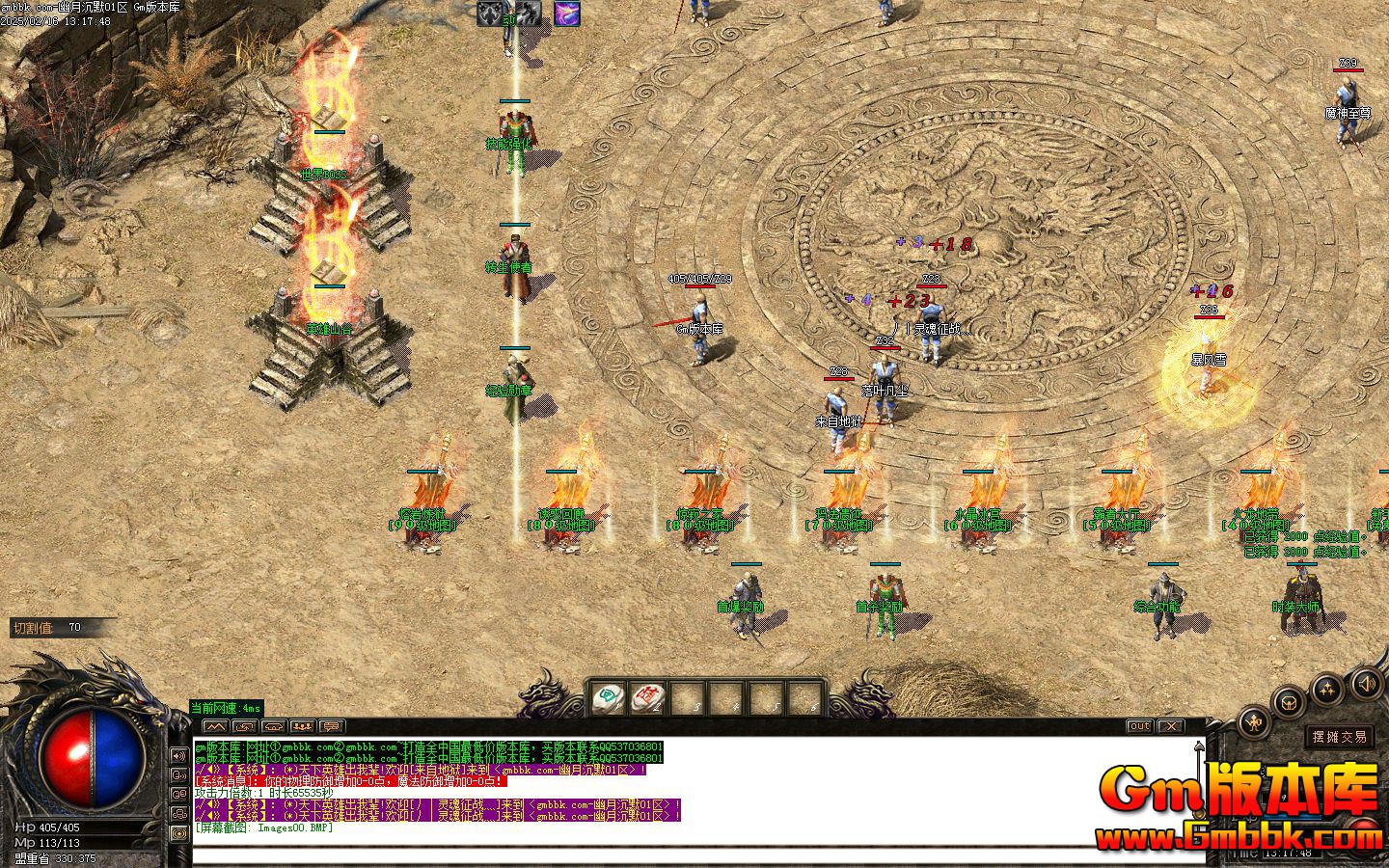Viewport: 1389px width, 868px height.
Task: Open the volume speaker icon at bottom right
Action: (1367, 683)
